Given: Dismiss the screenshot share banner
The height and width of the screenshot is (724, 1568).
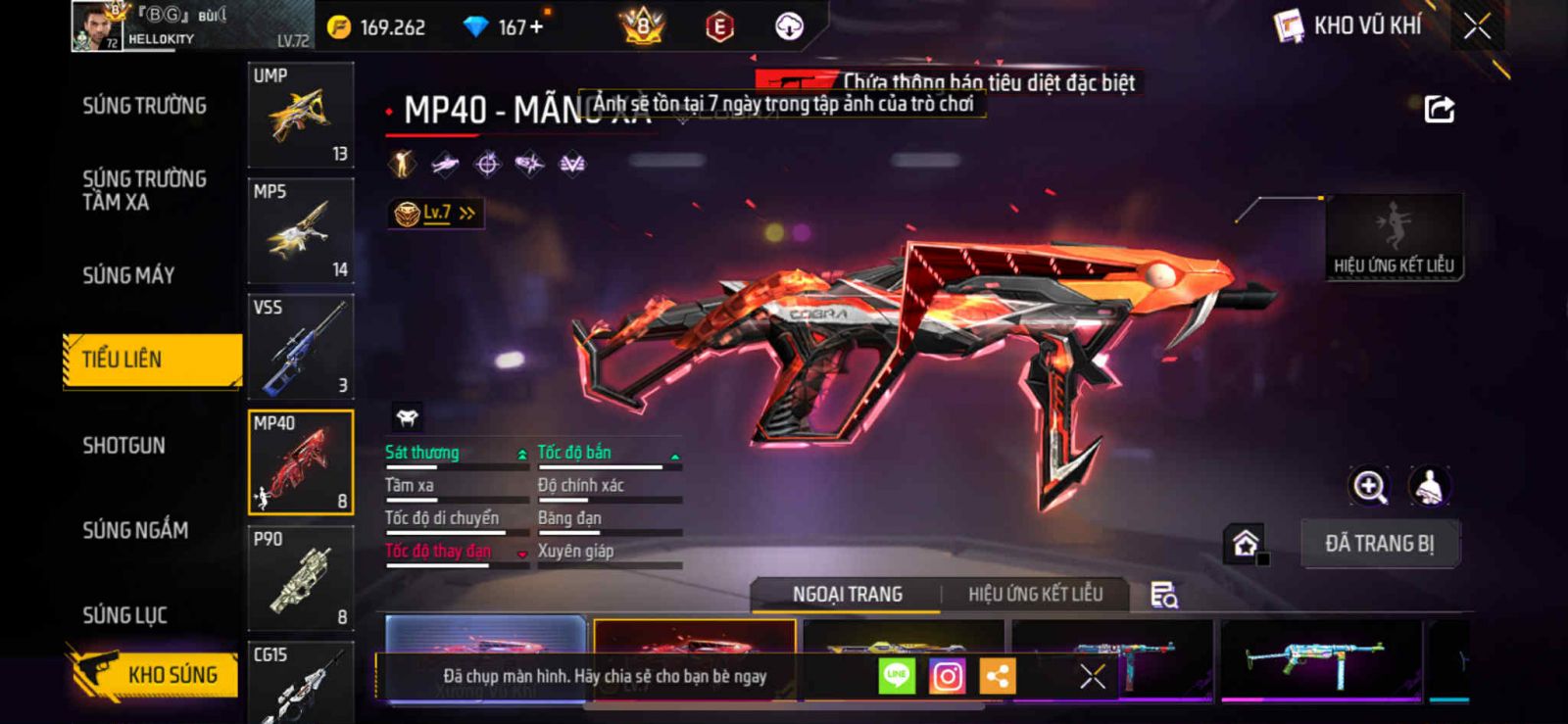Looking at the screenshot, I should point(1092,676).
